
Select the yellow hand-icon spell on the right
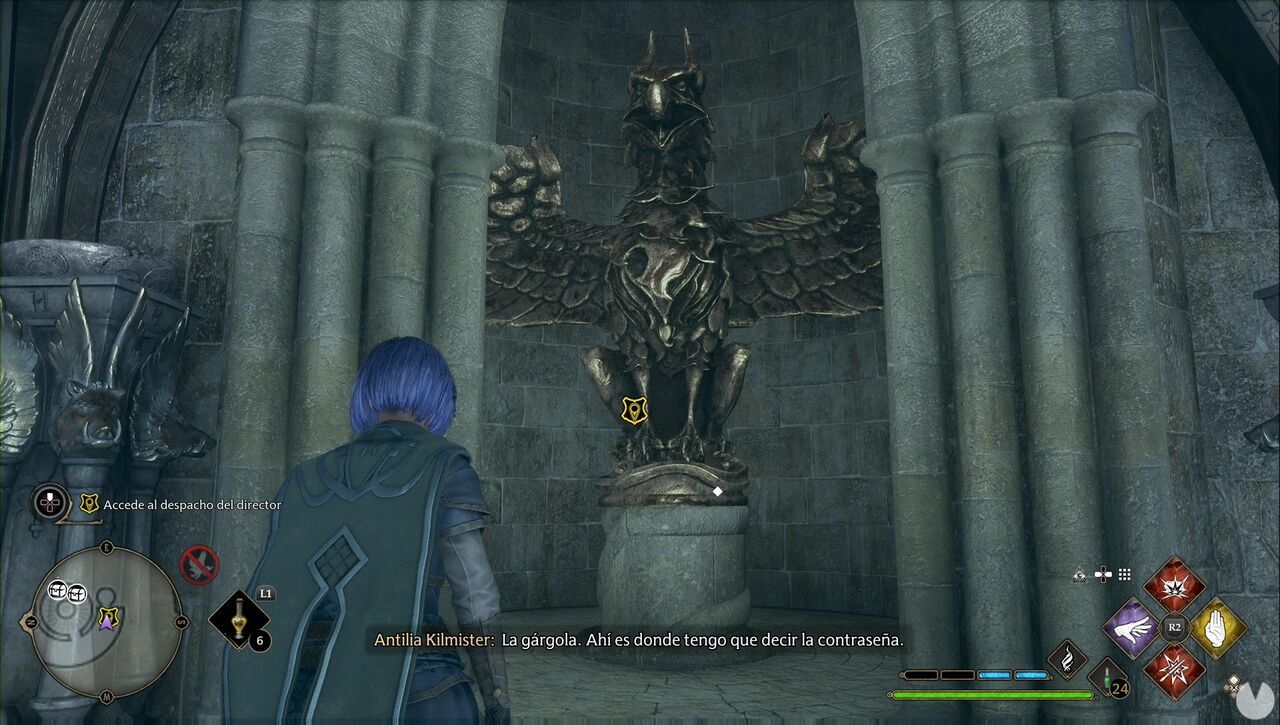(1216, 627)
